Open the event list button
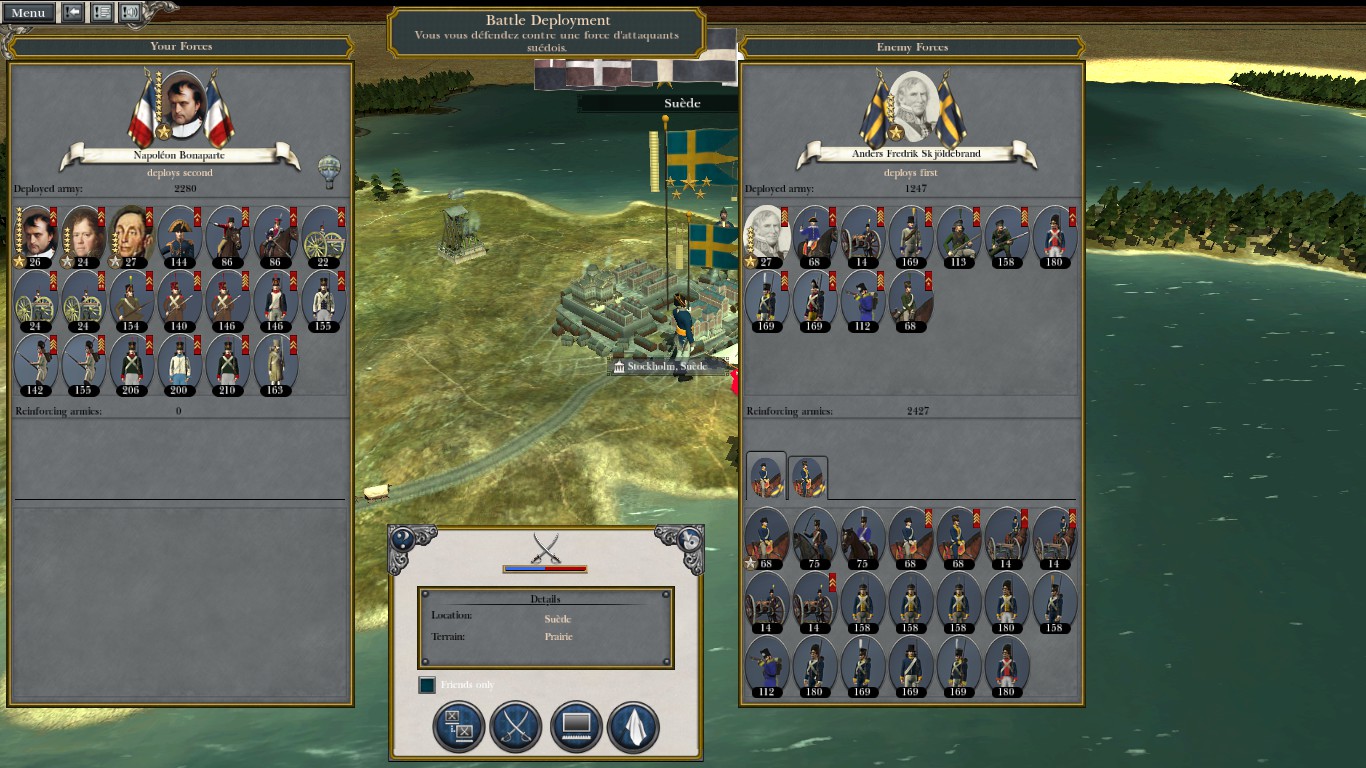 coord(102,13)
